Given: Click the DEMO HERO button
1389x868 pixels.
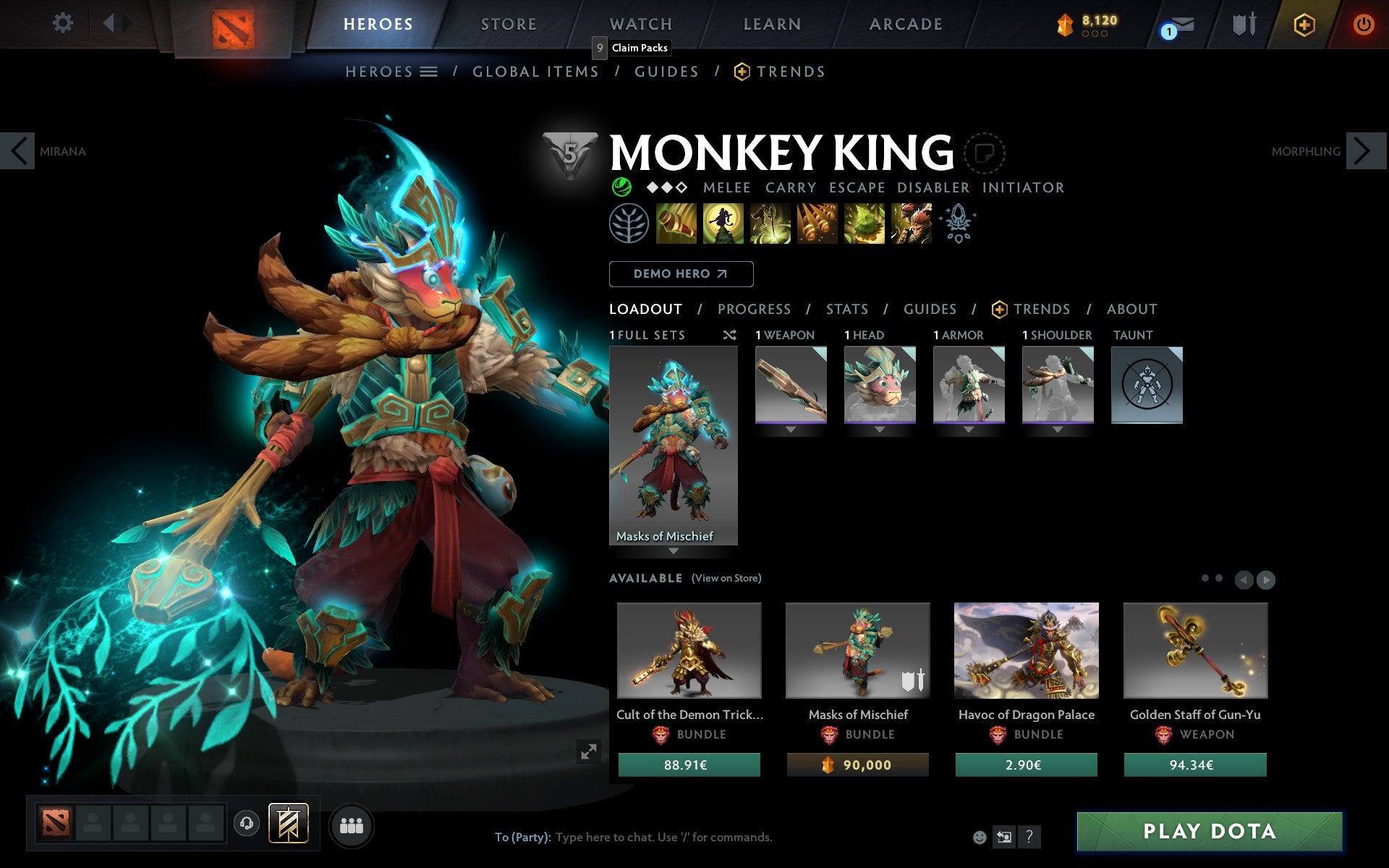Looking at the screenshot, I should pyautogui.click(x=681, y=274).
